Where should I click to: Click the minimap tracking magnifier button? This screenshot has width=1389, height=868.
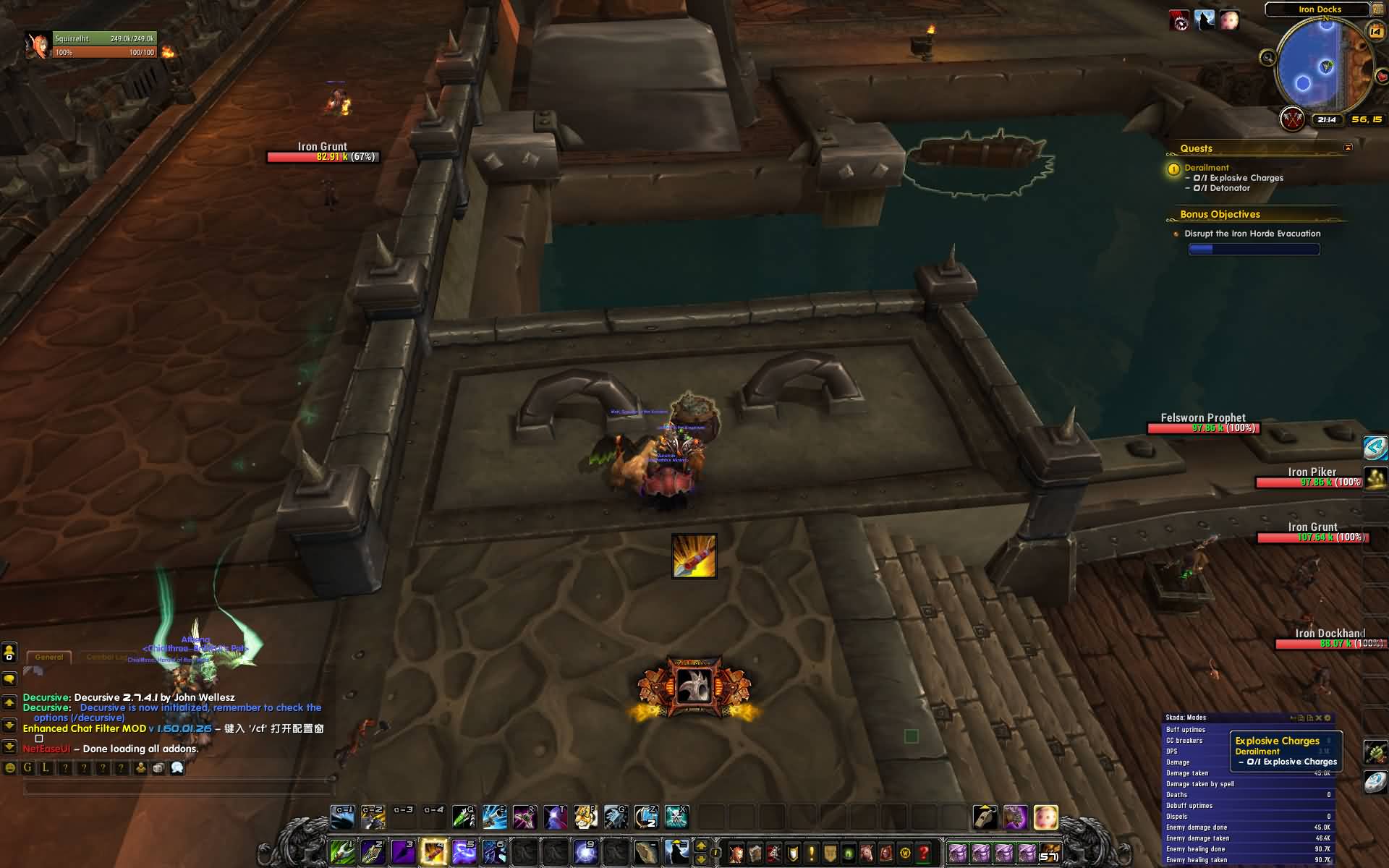coord(1267,58)
